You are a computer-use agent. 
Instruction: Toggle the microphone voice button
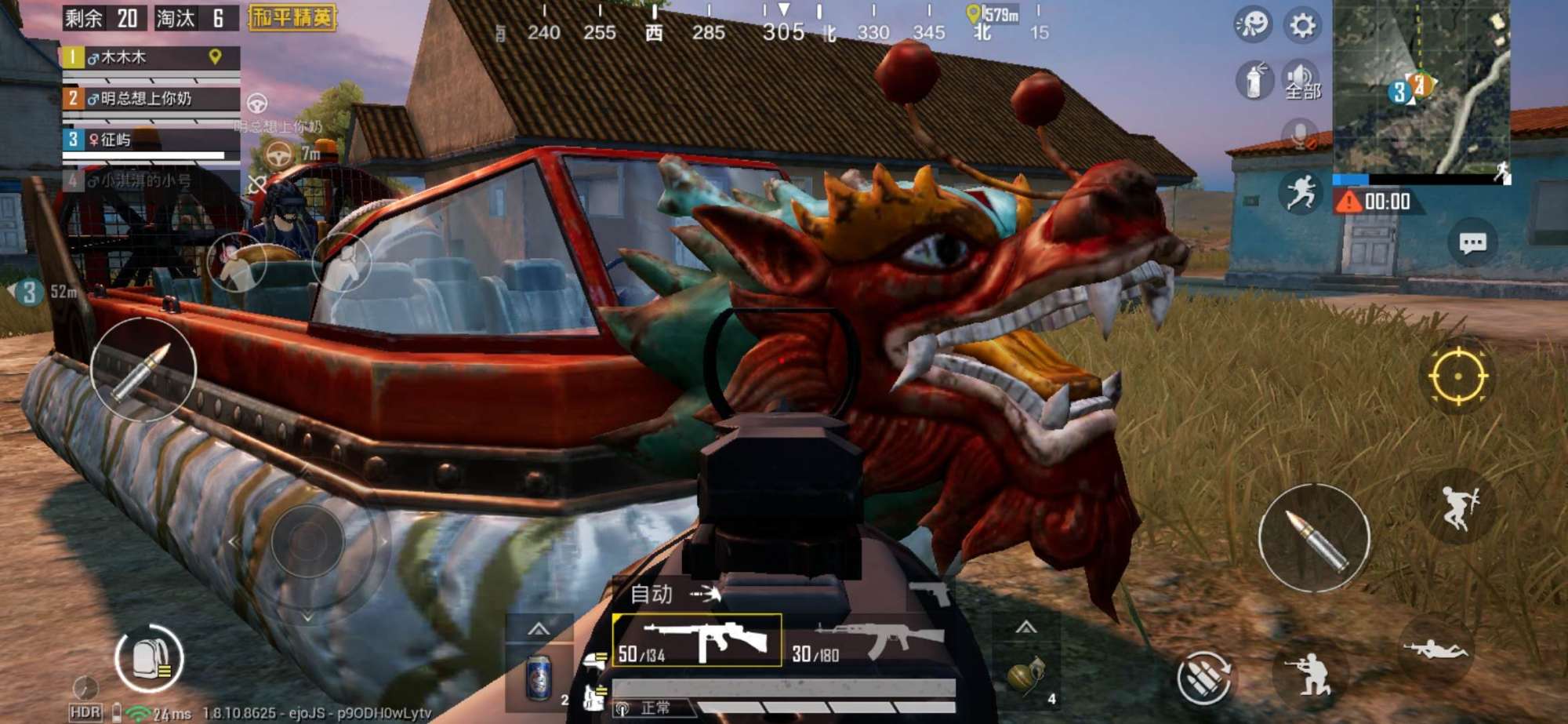(1299, 135)
